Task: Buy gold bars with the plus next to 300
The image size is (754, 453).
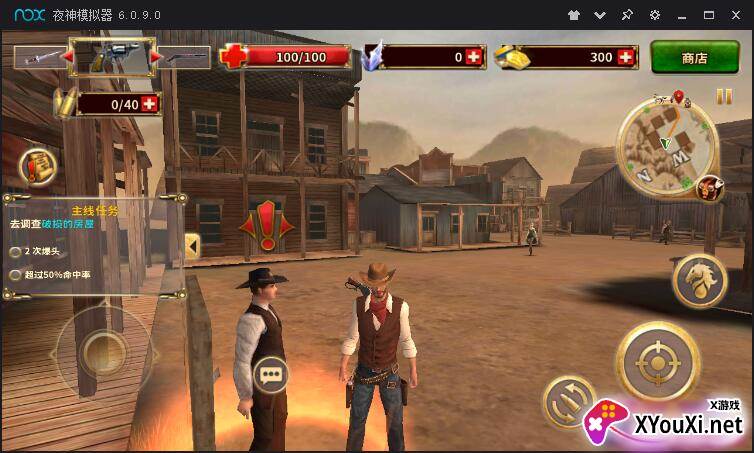Action: click(x=627, y=57)
